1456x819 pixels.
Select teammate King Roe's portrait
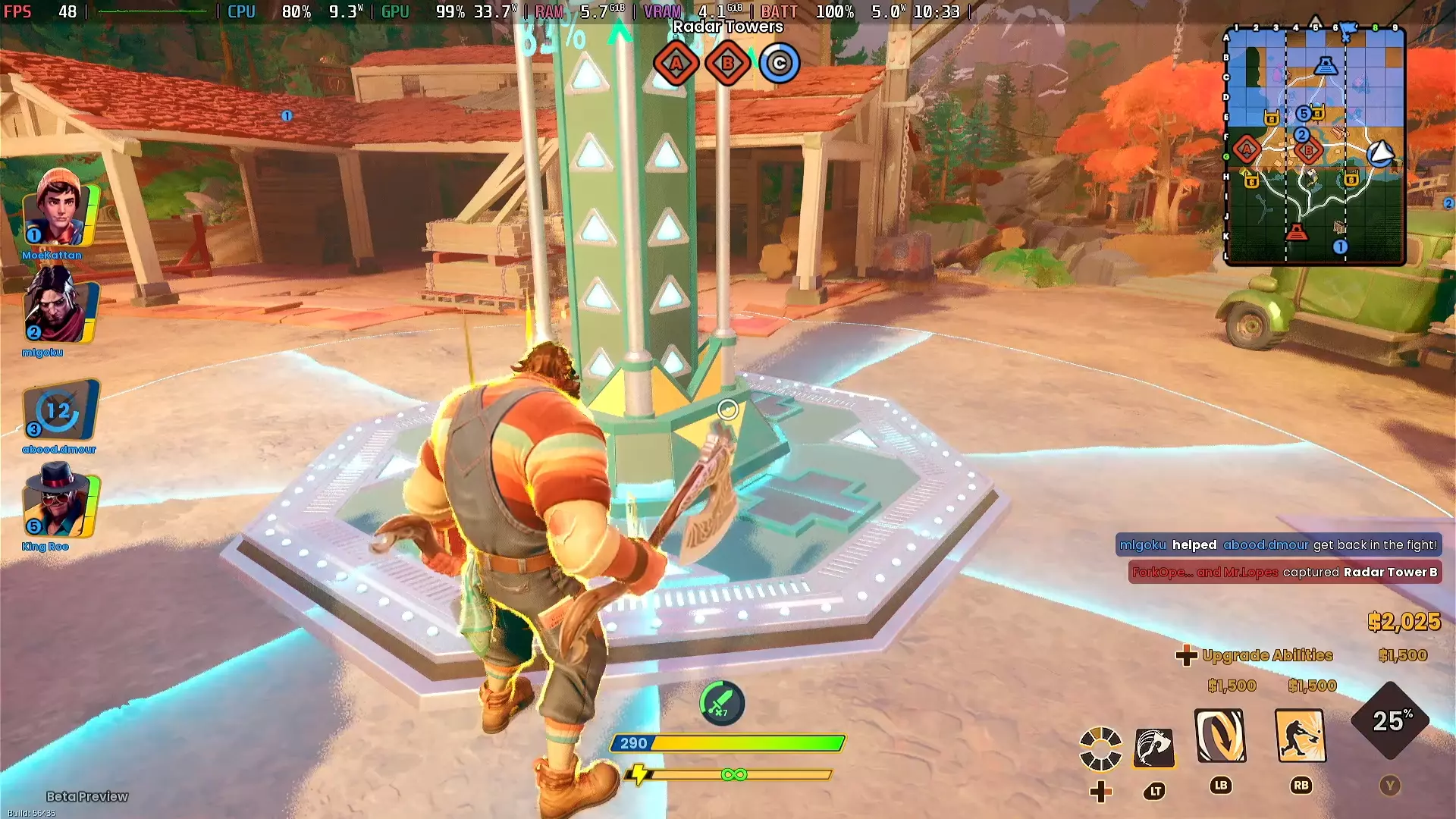tap(59, 502)
